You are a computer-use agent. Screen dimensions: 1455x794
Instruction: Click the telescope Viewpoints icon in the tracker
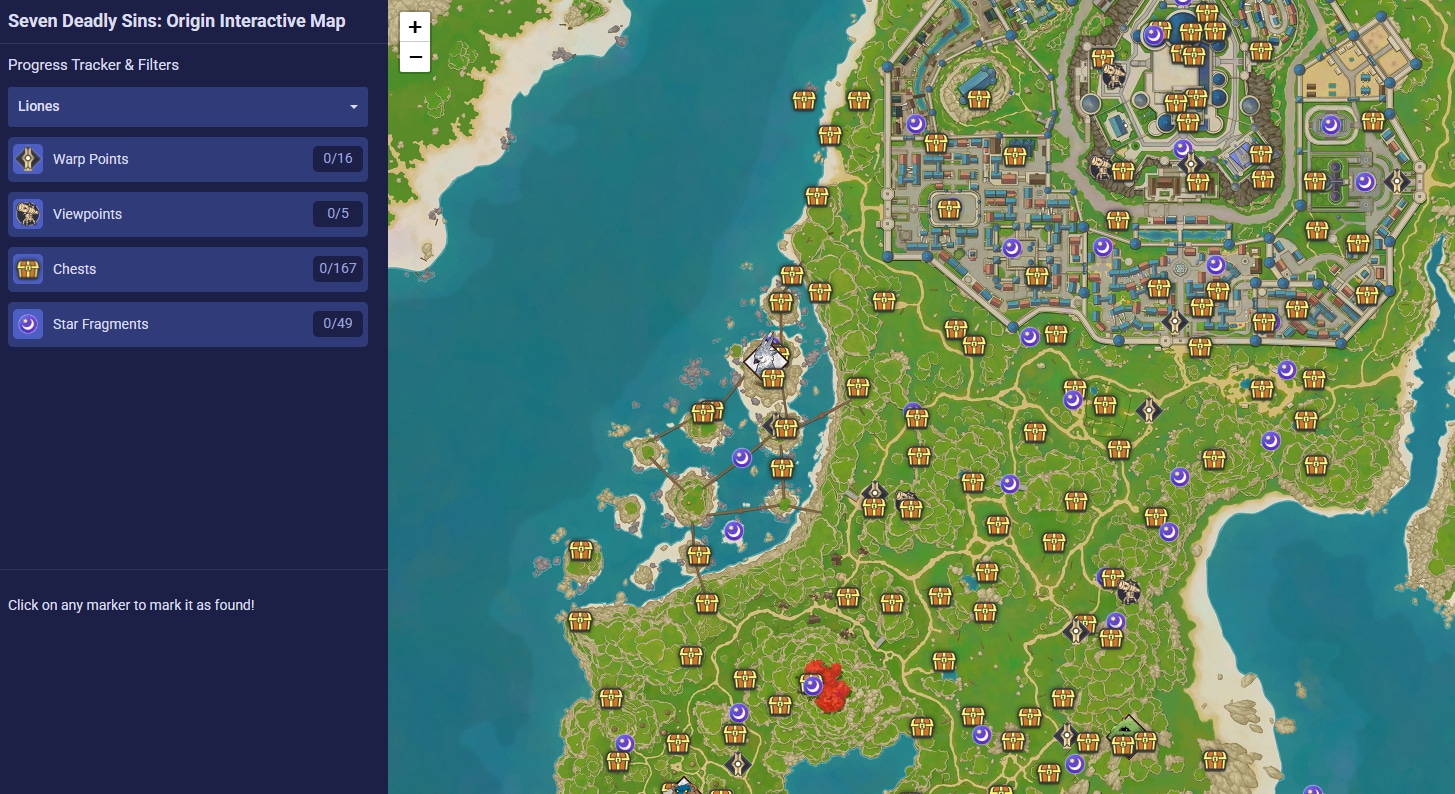click(27, 213)
